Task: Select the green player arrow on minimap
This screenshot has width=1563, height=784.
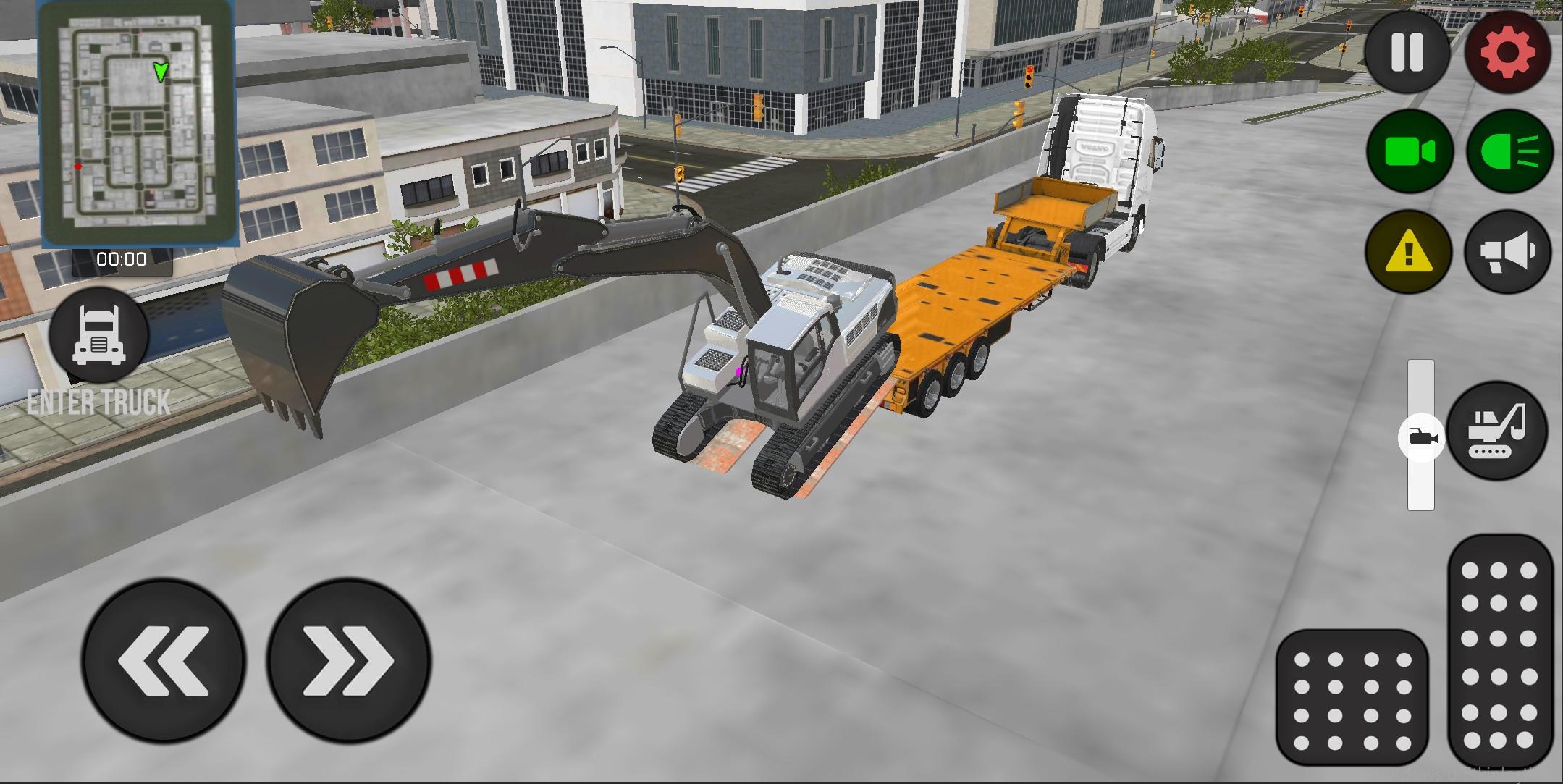Action: 161,71
